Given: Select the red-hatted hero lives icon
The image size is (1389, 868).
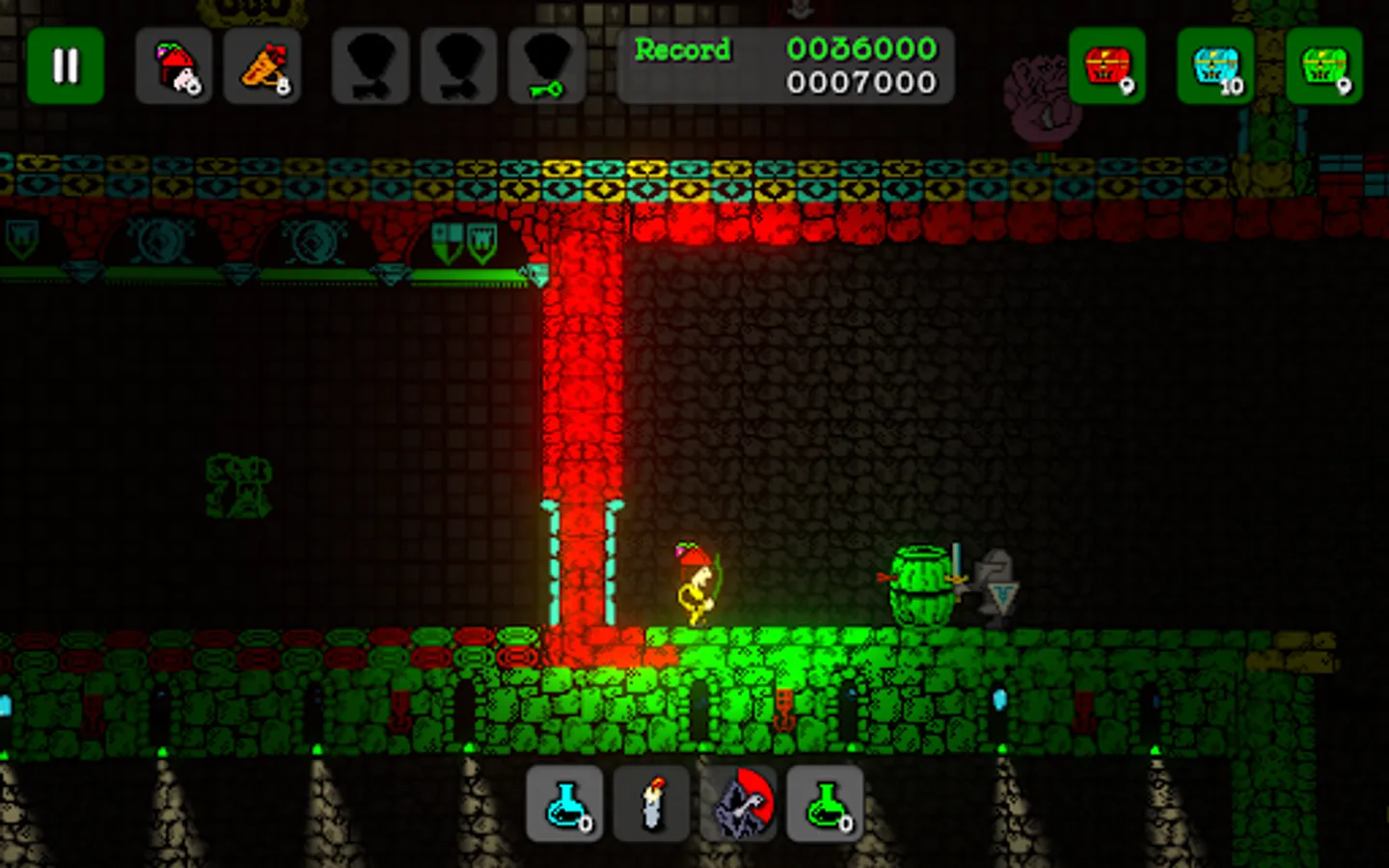Looking at the screenshot, I should point(174,66).
